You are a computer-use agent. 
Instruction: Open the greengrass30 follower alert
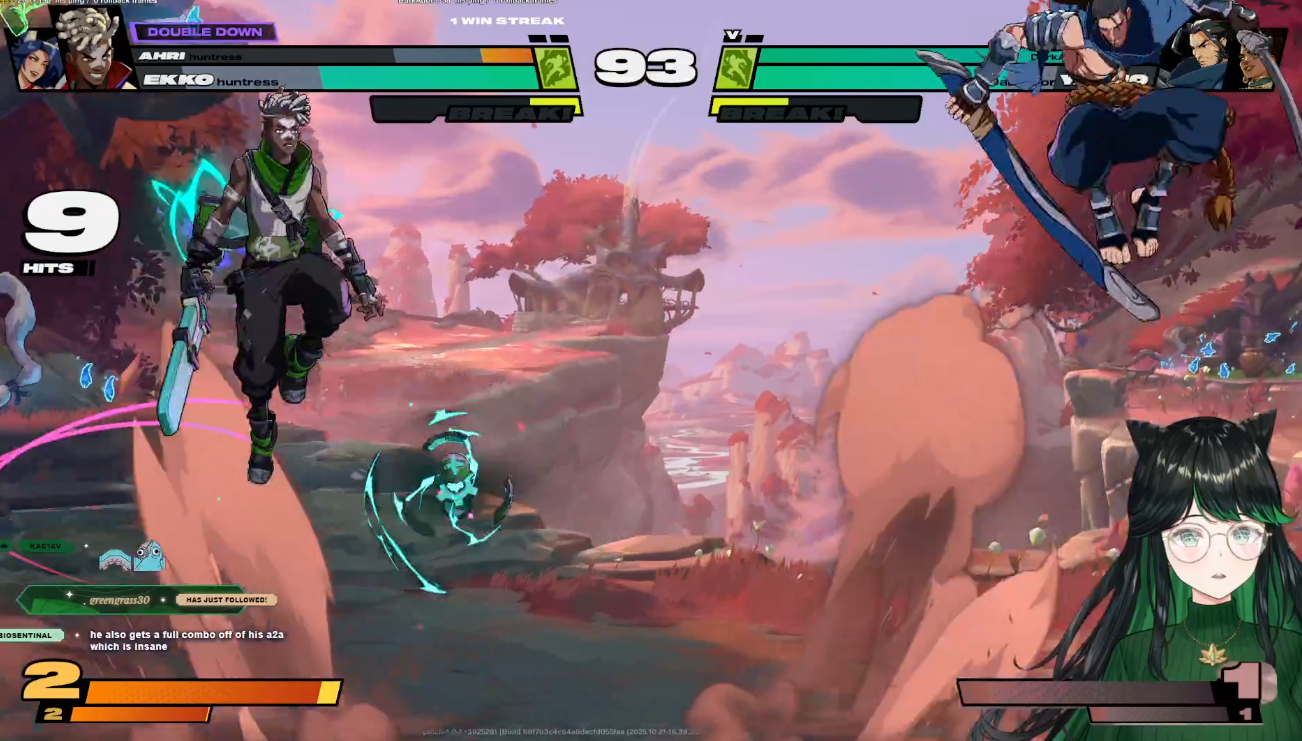pos(140,599)
